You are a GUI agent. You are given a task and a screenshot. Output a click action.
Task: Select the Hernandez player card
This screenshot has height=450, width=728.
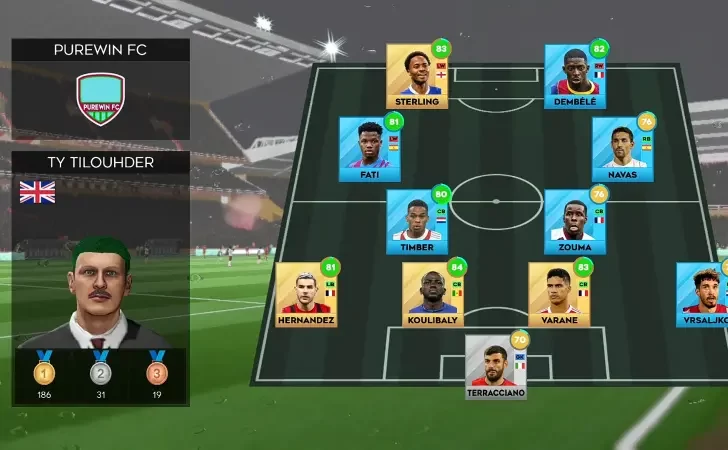pos(306,294)
